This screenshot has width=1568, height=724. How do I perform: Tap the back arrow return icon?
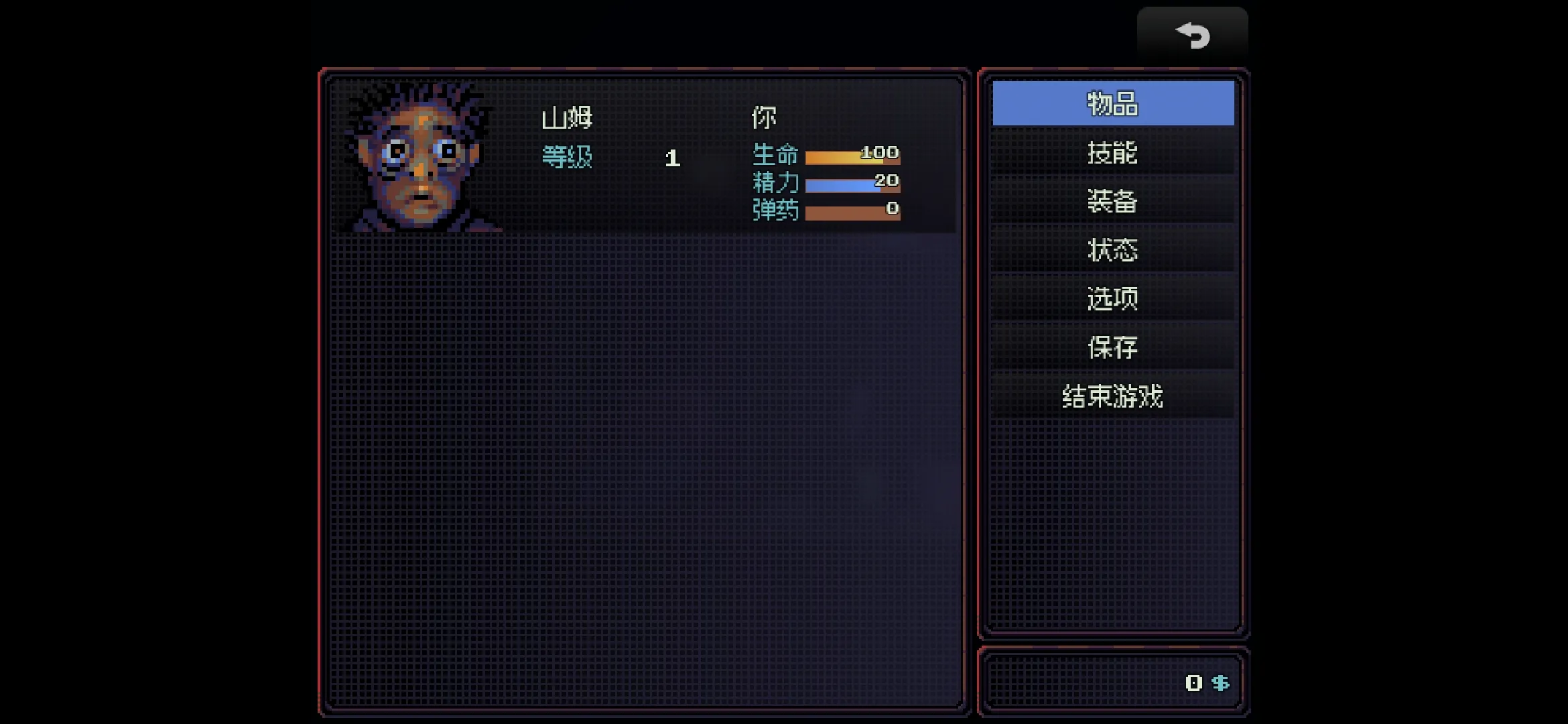click(1193, 35)
